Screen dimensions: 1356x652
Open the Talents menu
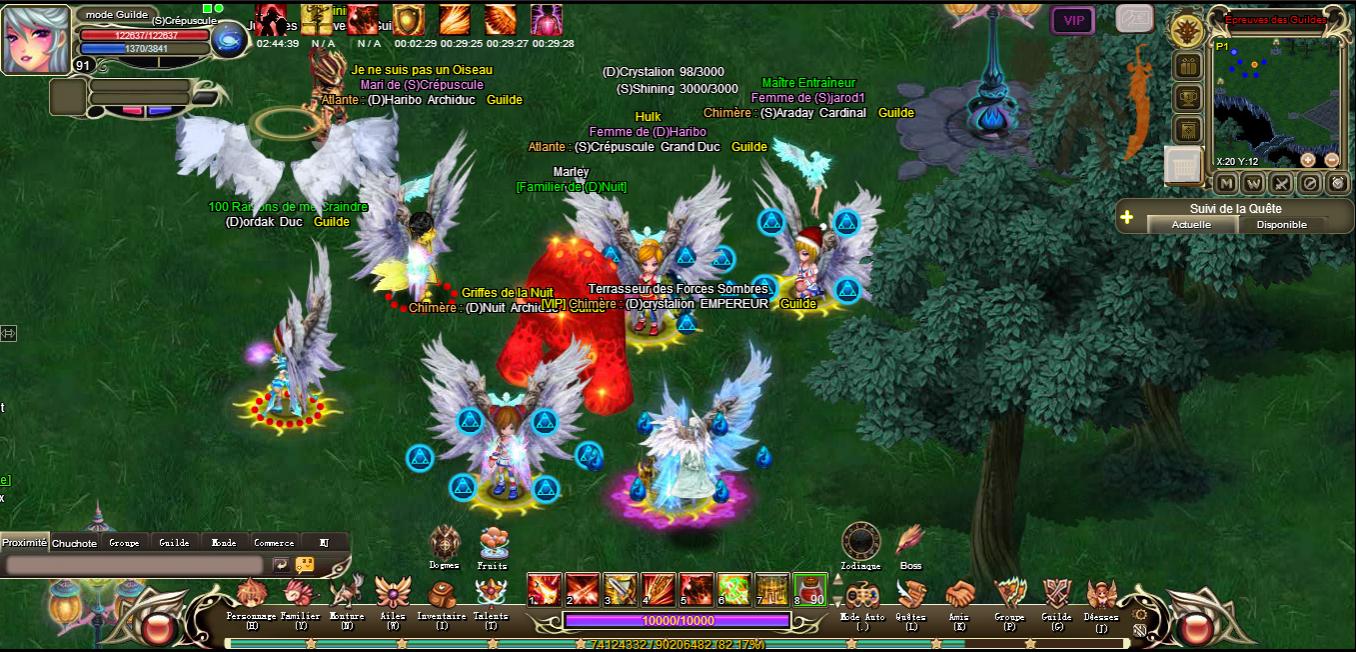click(490, 596)
